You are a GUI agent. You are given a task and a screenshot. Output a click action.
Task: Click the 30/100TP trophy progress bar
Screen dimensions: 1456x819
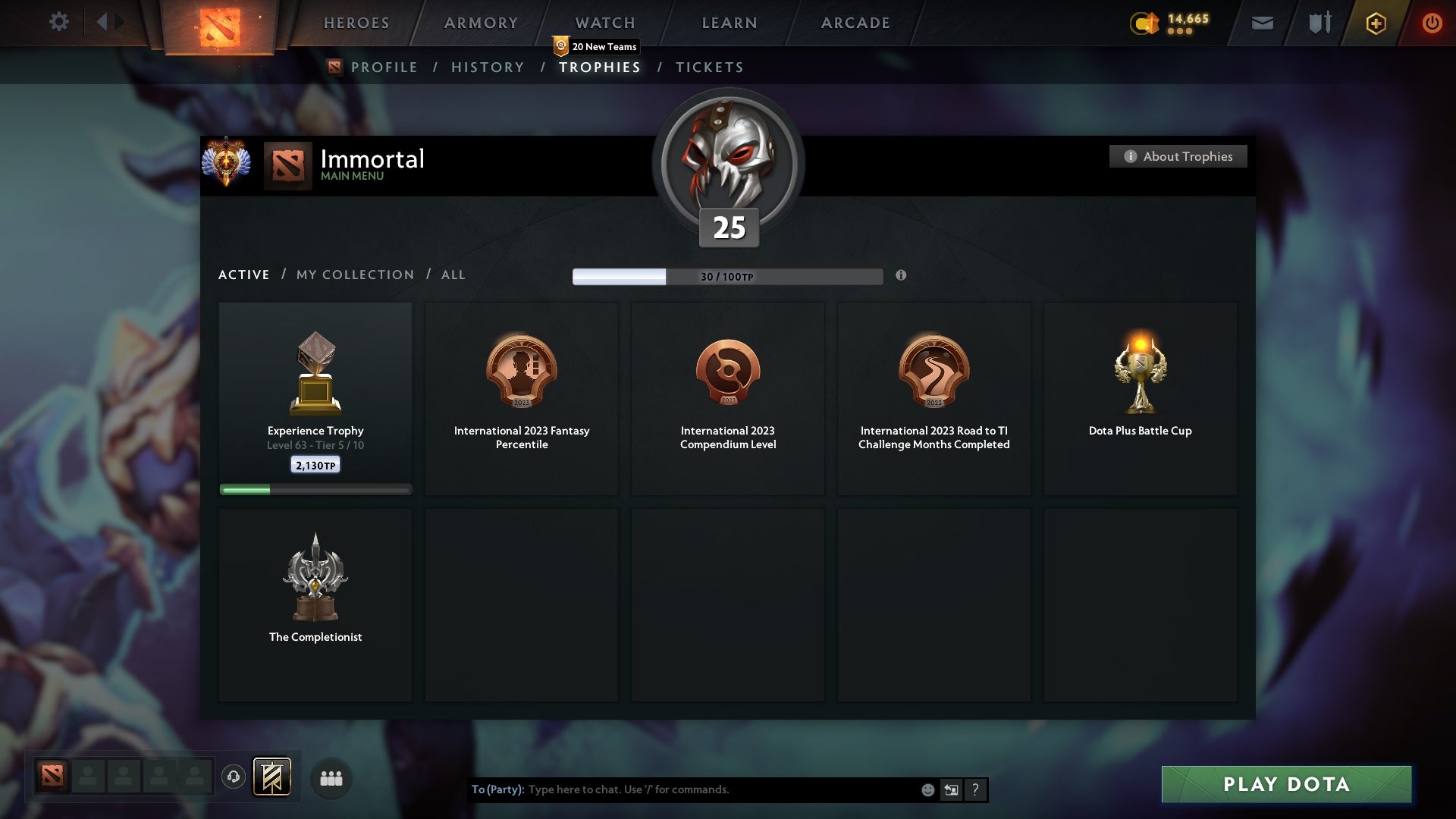click(x=726, y=276)
